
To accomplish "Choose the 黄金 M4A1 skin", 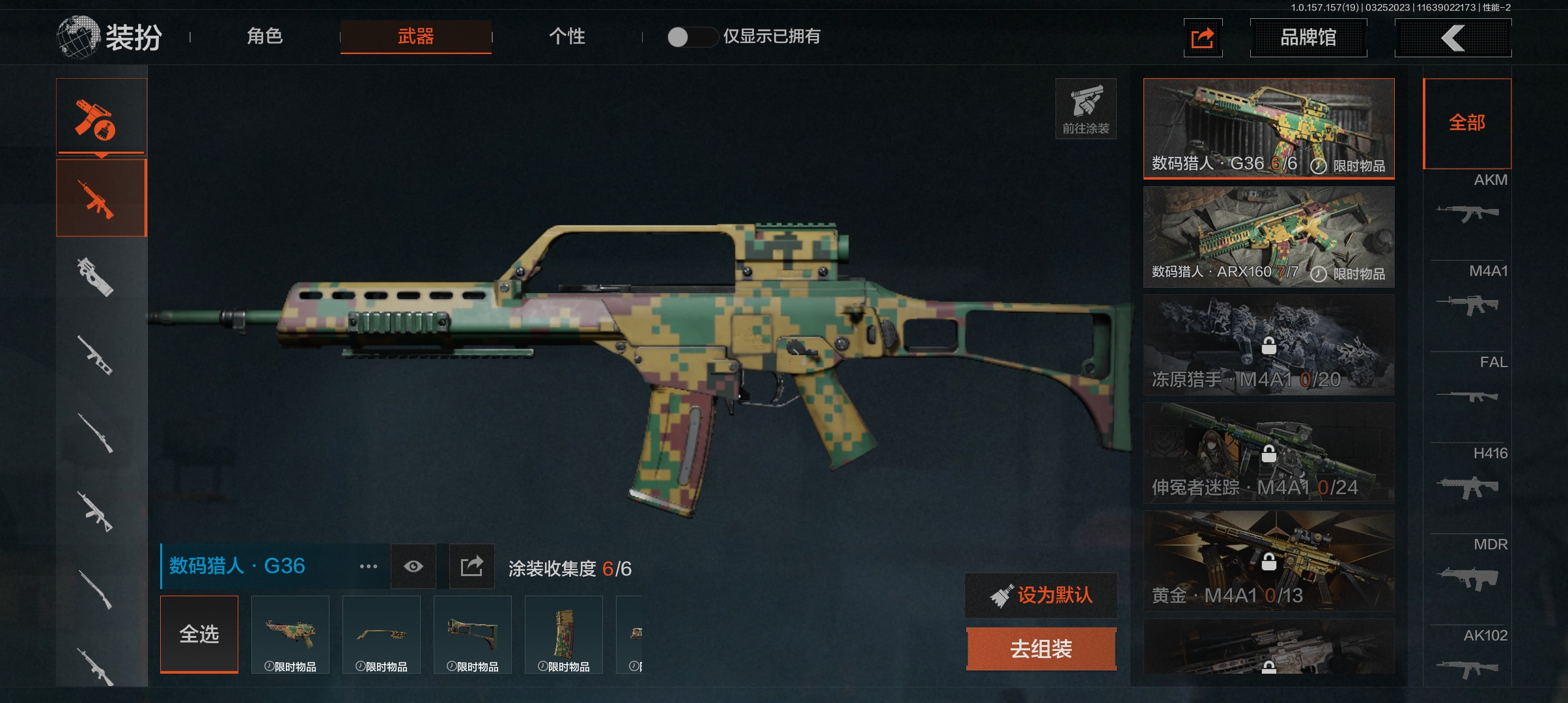I will tap(1268, 560).
